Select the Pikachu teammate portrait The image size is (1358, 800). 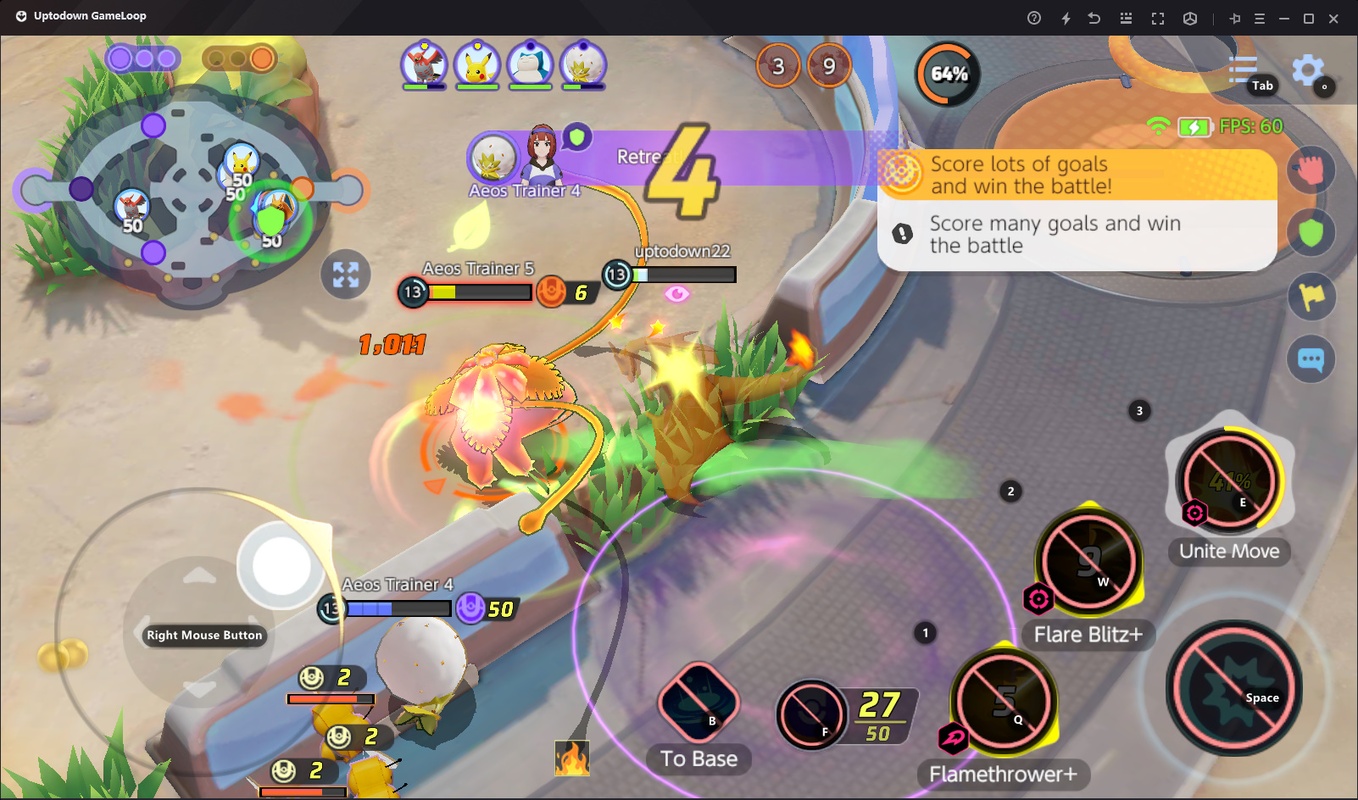(x=477, y=65)
